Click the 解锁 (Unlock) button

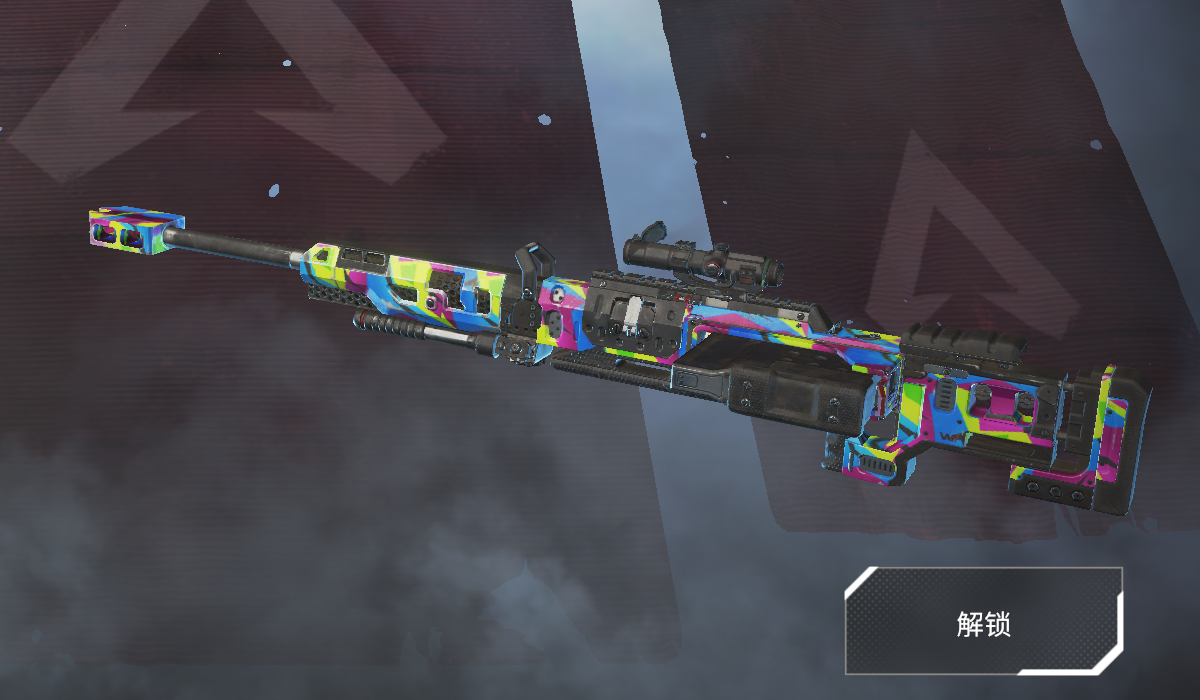pos(983,622)
